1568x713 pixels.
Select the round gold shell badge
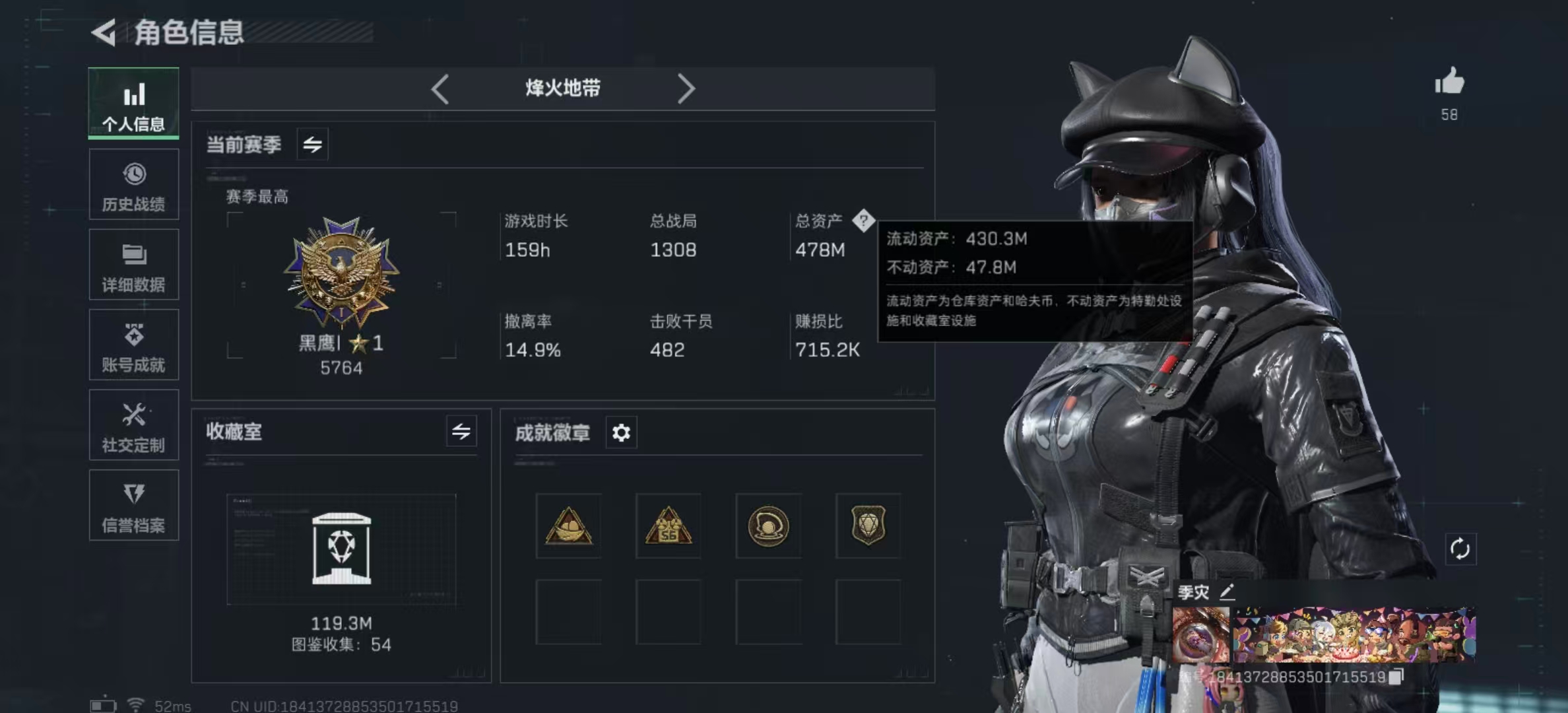[768, 526]
